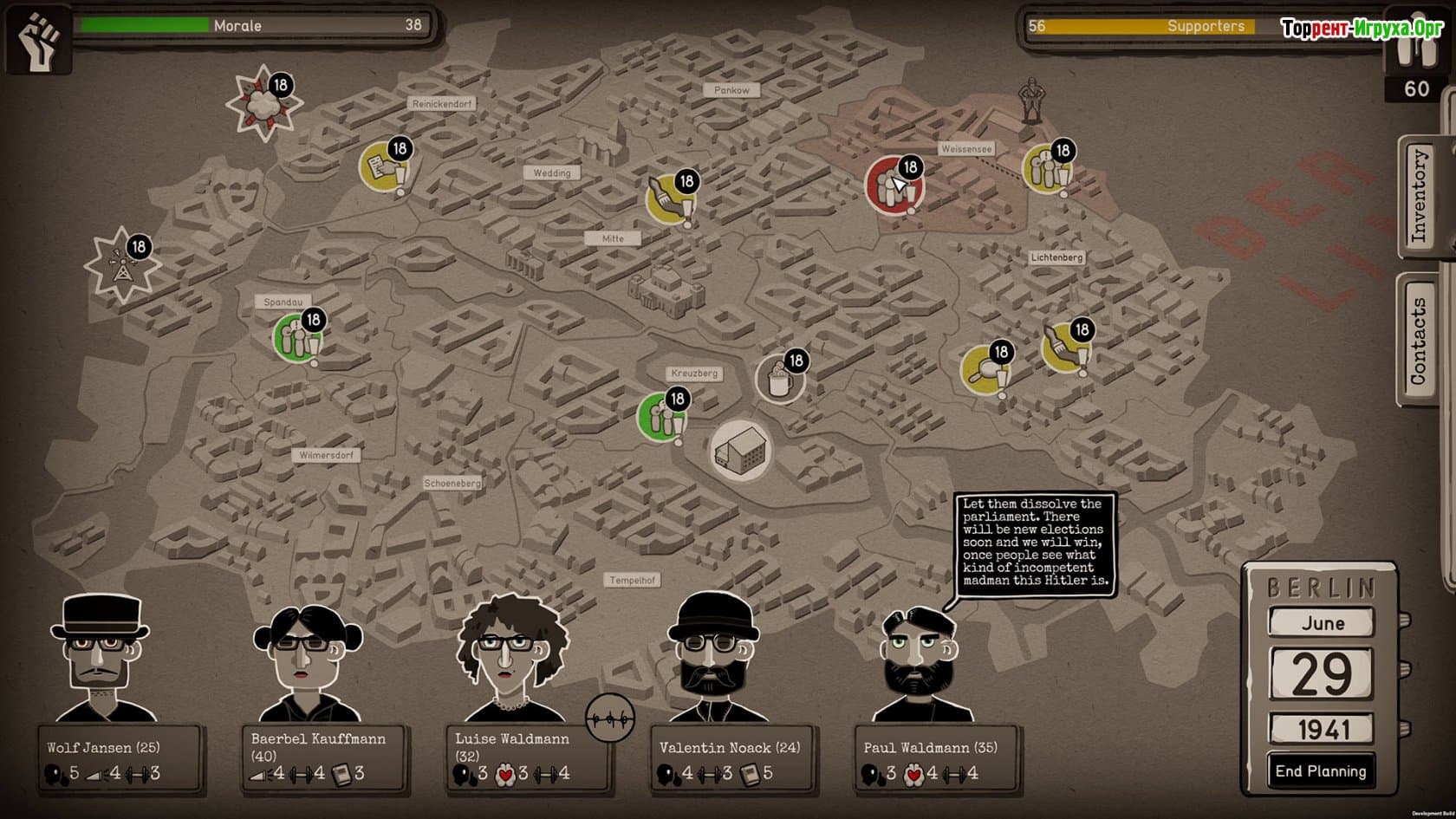
Task: Open the red crowd mission in Weissensee
Action: 893,185
